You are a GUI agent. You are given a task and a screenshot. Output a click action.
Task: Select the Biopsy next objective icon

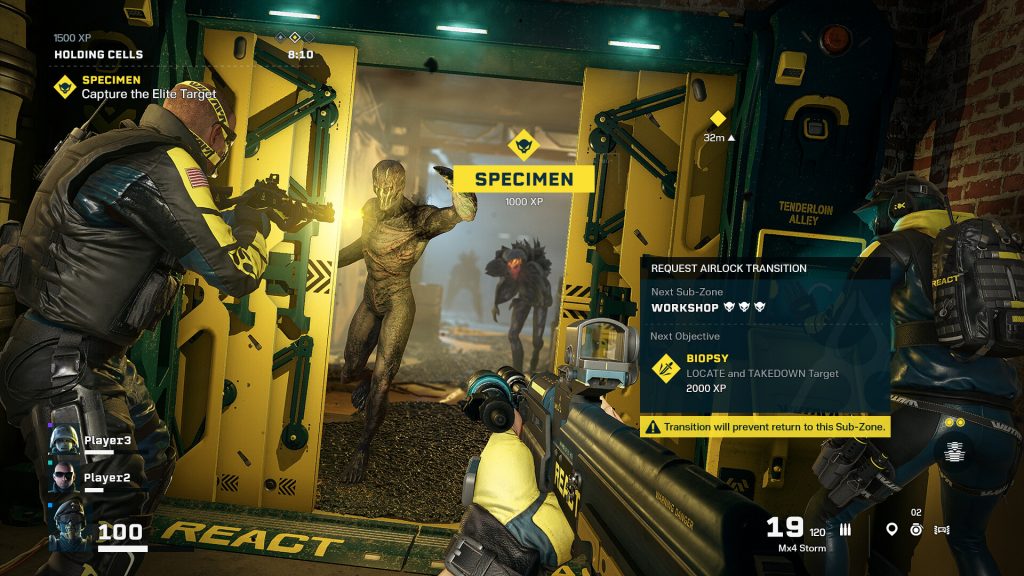coord(664,368)
